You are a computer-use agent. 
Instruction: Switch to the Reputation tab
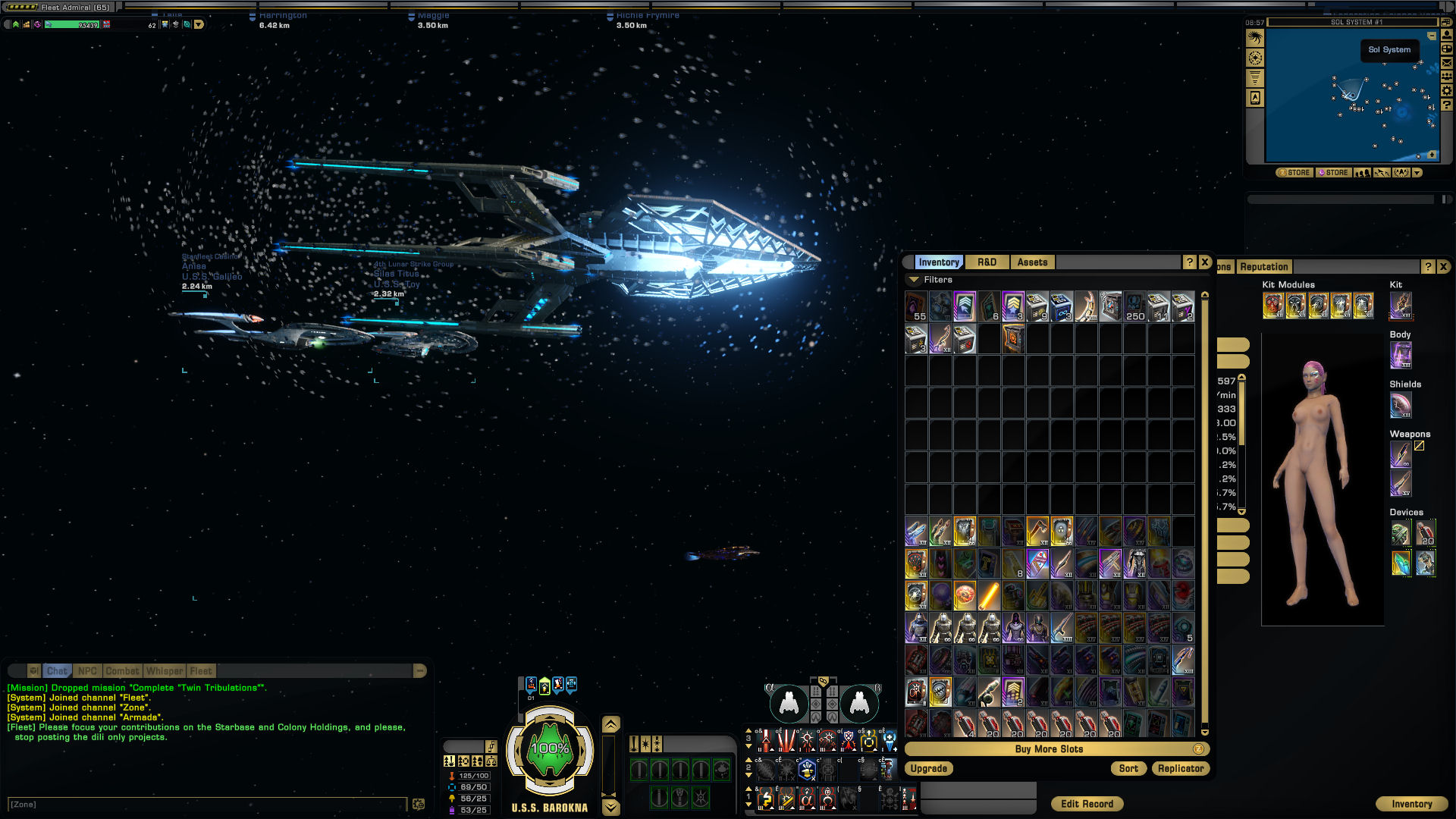tap(1264, 267)
